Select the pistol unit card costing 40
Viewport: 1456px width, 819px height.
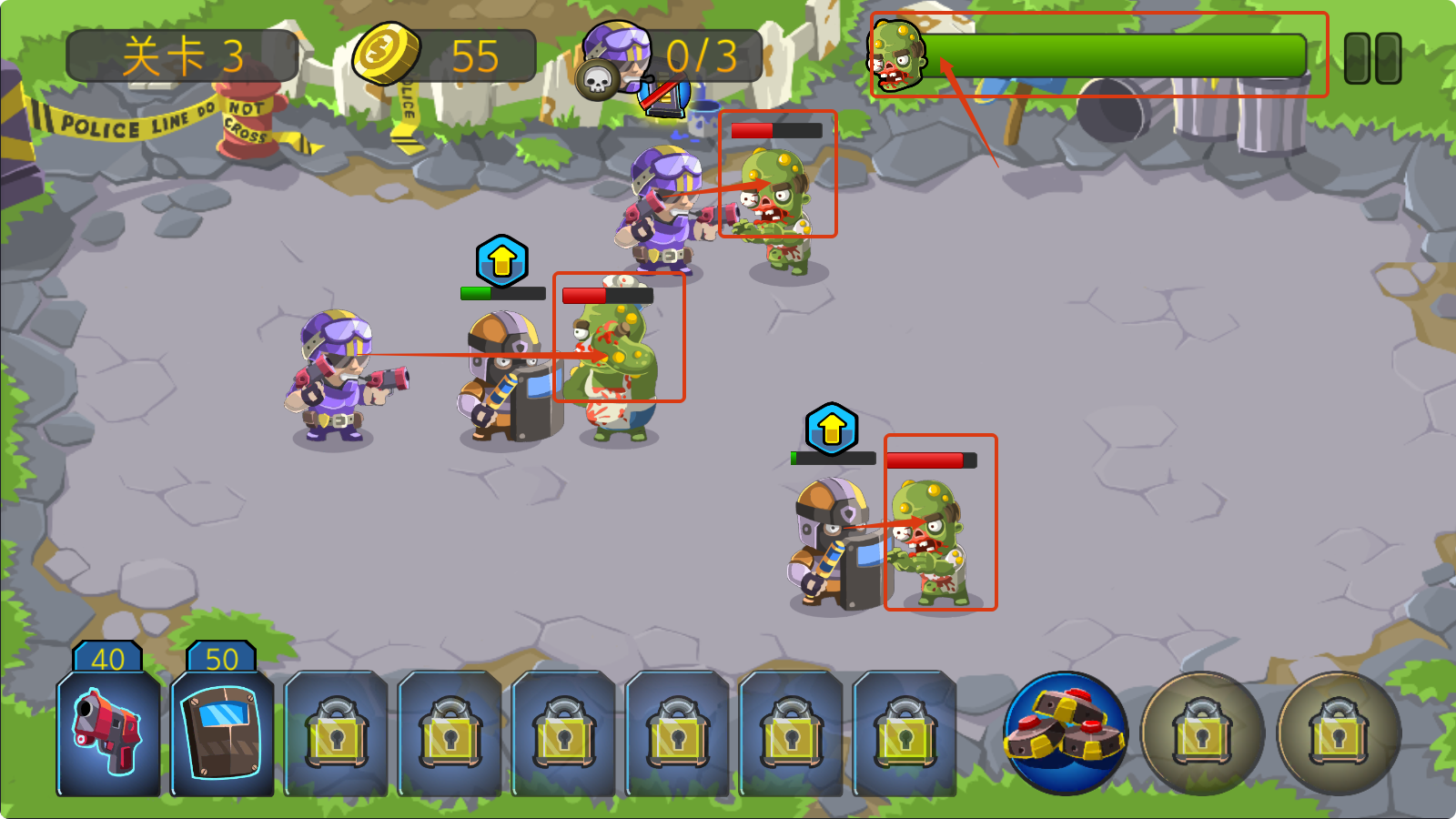[108, 731]
